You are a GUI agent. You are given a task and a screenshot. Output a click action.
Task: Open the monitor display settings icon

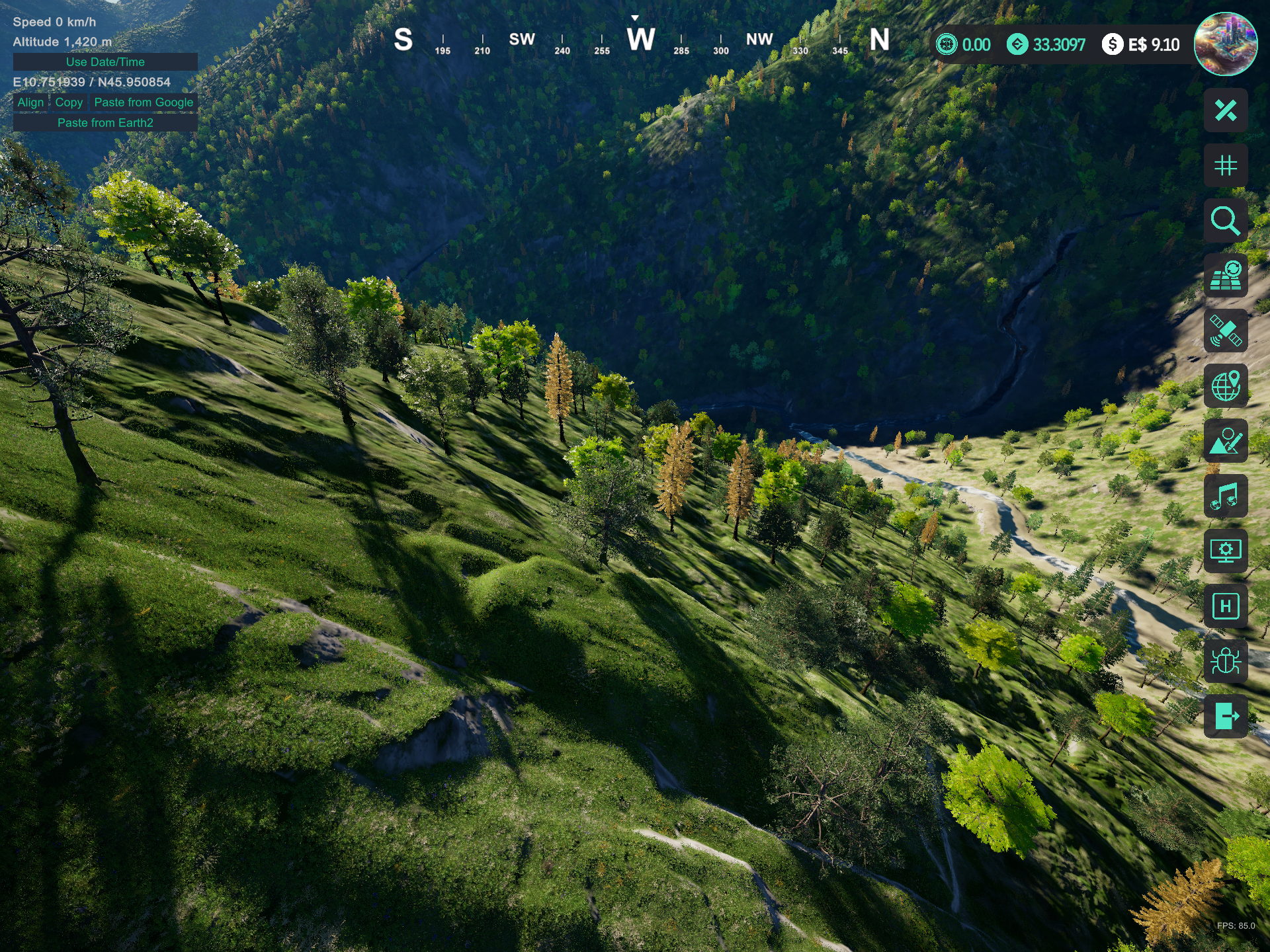(x=1225, y=551)
